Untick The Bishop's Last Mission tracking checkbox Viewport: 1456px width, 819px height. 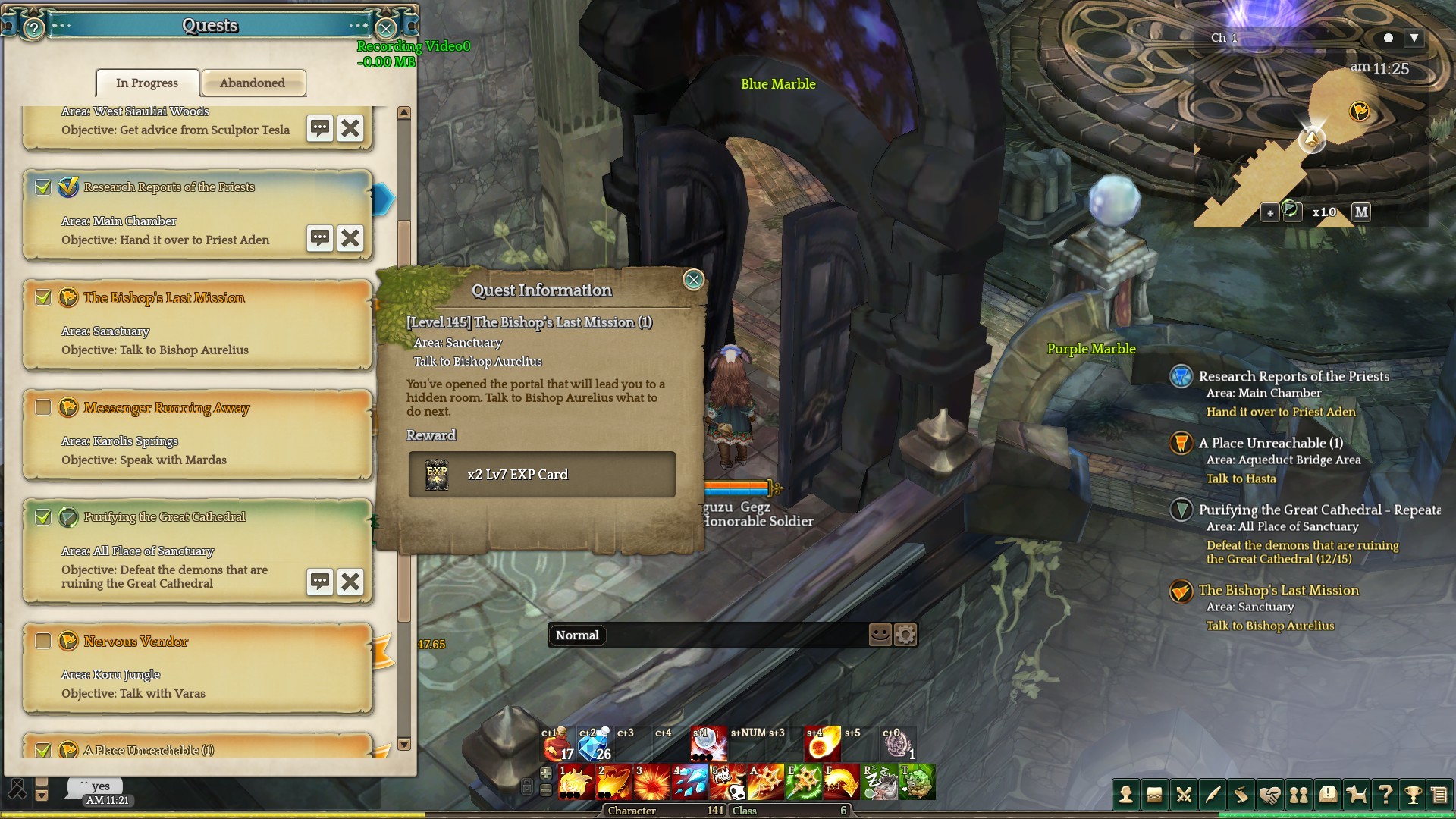point(43,297)
